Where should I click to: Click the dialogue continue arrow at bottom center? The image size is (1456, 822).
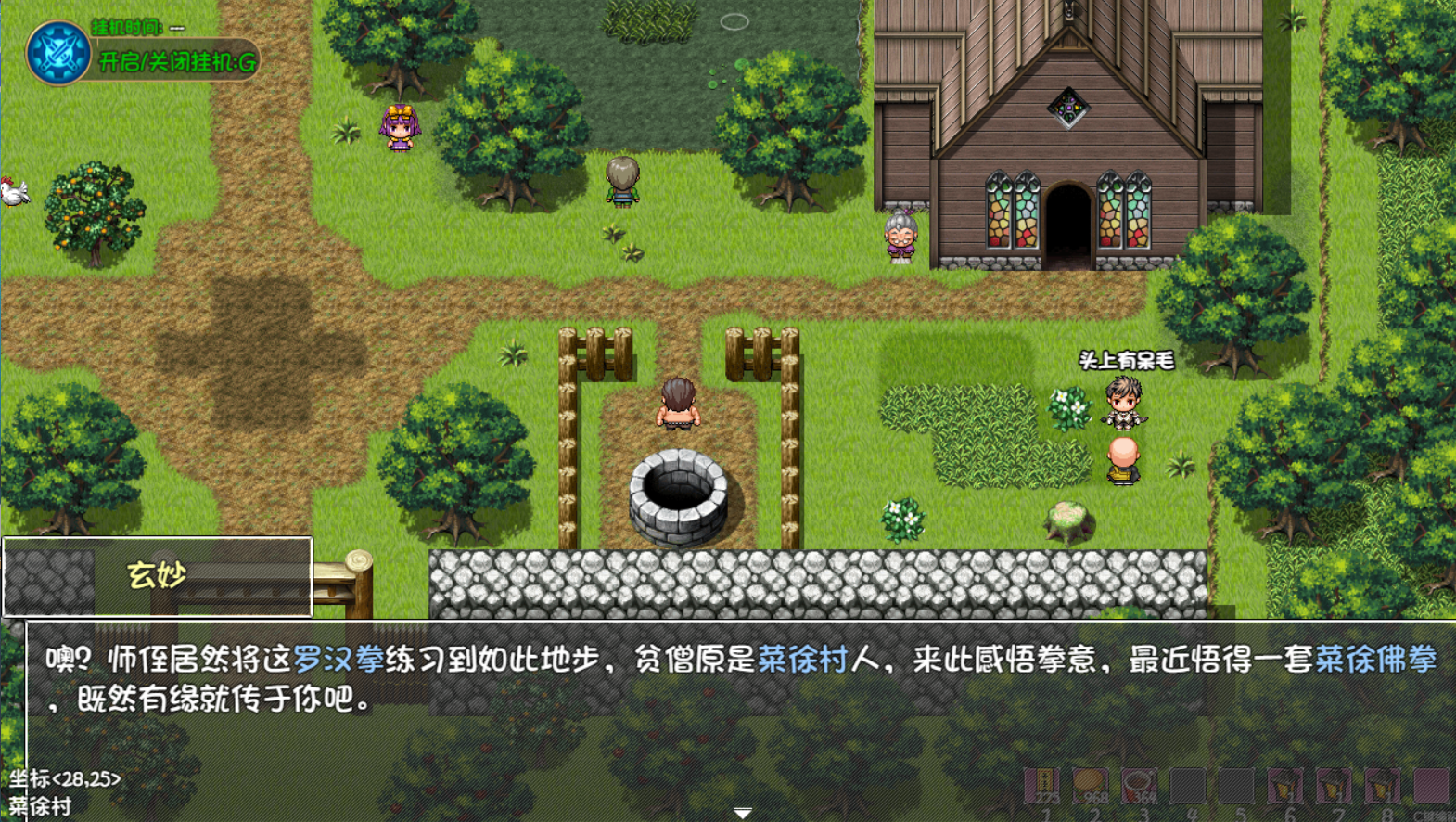pyautogui.click(x=742, y=811)
